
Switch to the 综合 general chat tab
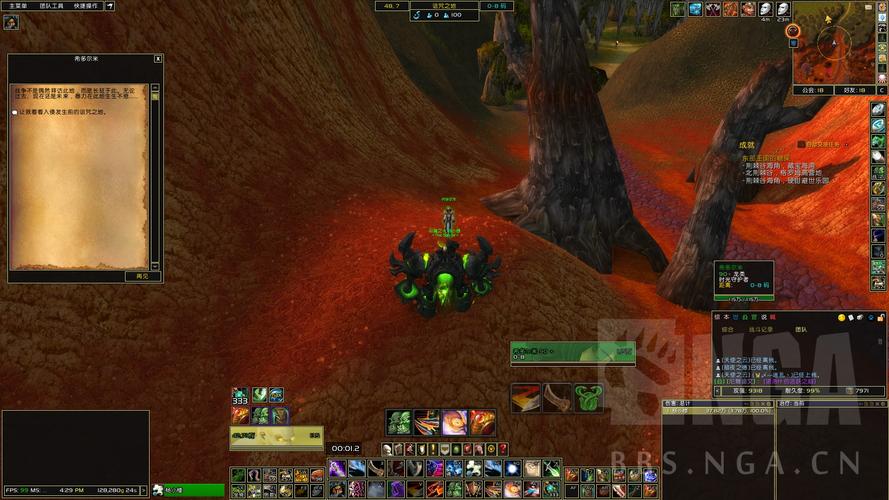coord(728,328)
